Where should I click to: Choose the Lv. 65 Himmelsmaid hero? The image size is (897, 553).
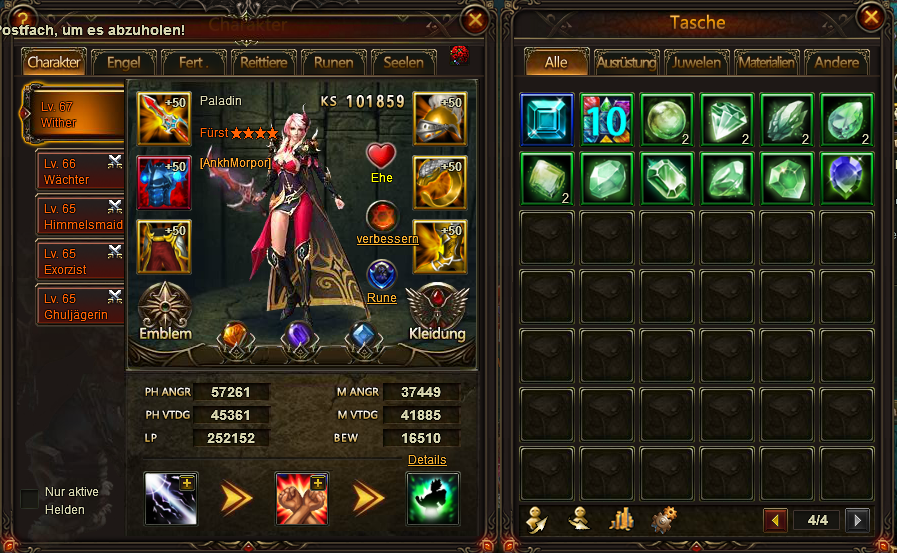tap(78, 215)
